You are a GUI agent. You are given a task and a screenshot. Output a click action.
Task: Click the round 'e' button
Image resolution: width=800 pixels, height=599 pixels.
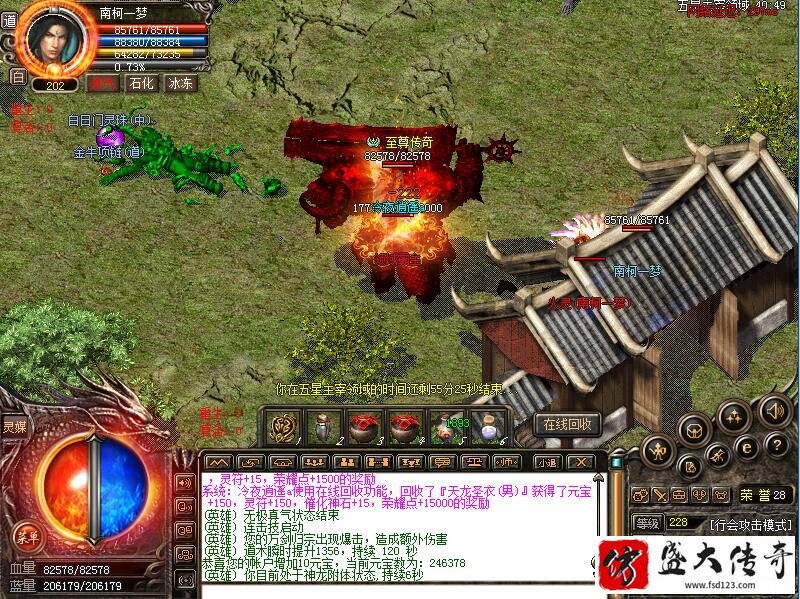click(746, 447)
